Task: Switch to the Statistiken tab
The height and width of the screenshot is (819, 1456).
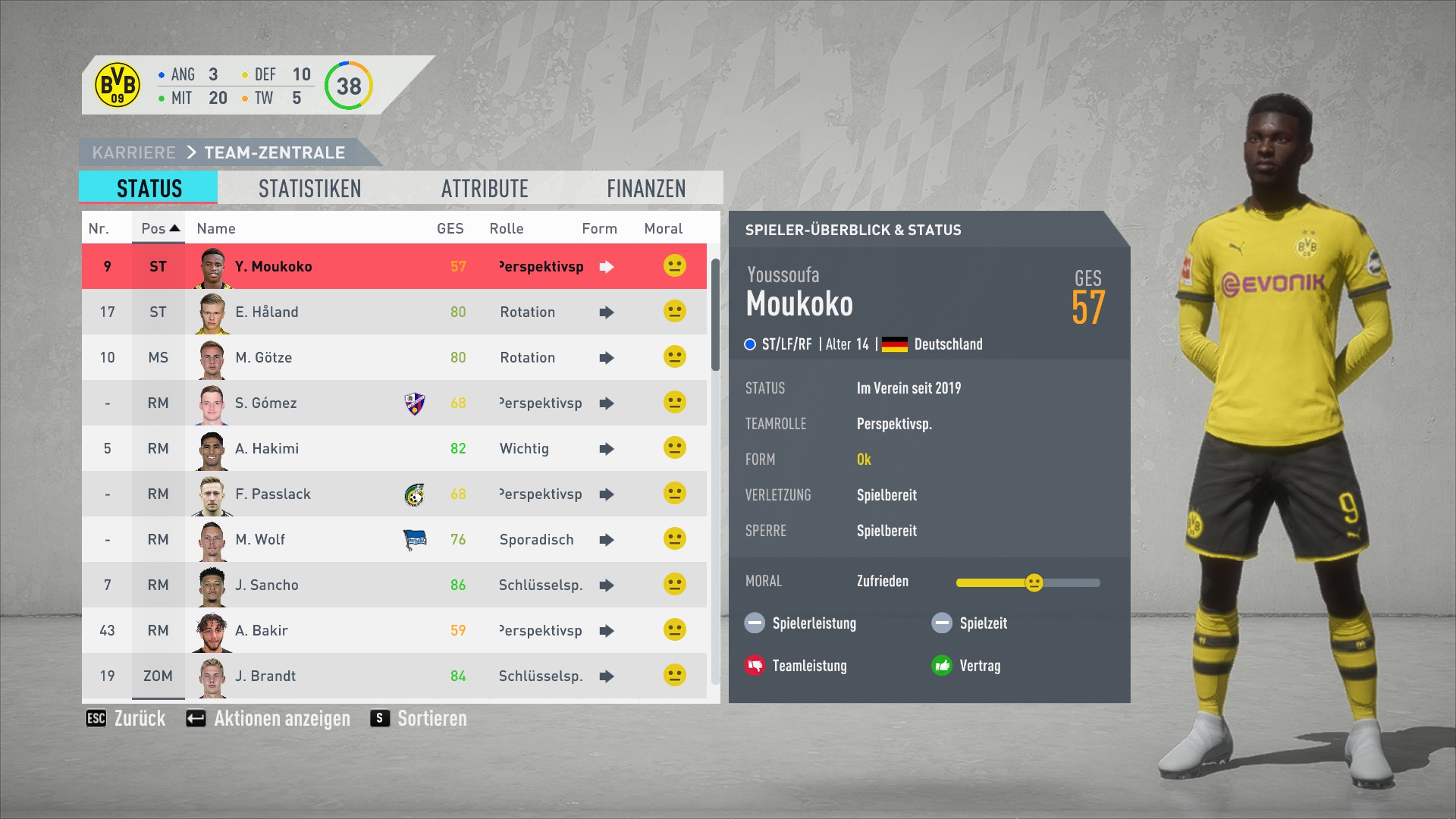Action: pyautogui.click(x=309, y=188)
